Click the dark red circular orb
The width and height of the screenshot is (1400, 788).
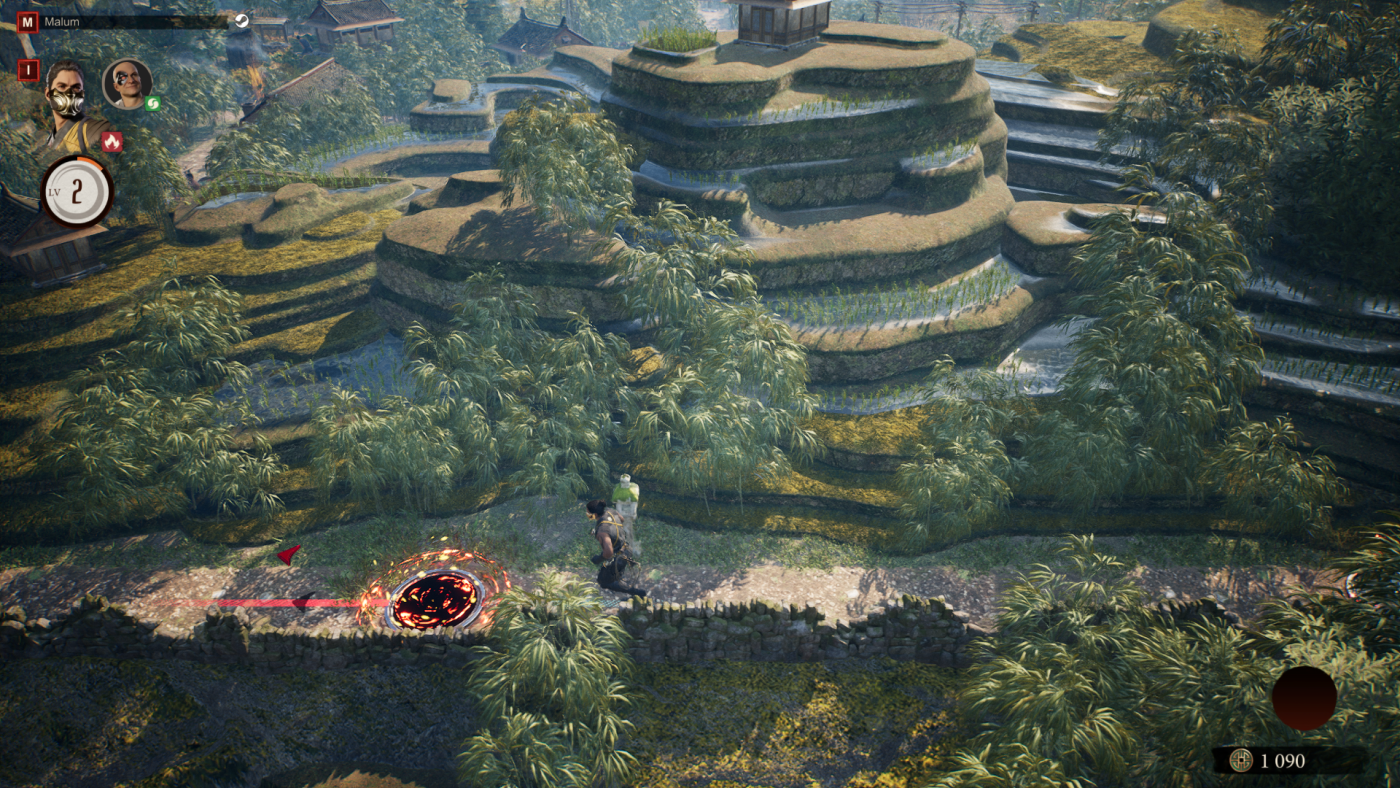[x=1304, y=698]
